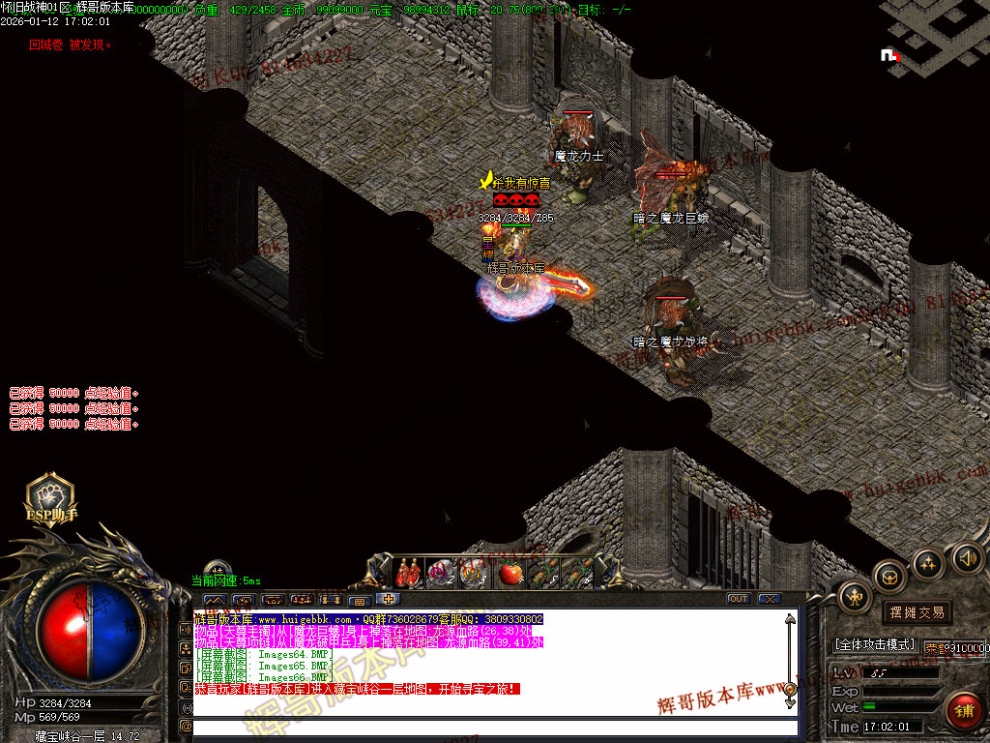
Task: Switch the 全体攻击模式 attack mode label
Action: coord(874,645)
